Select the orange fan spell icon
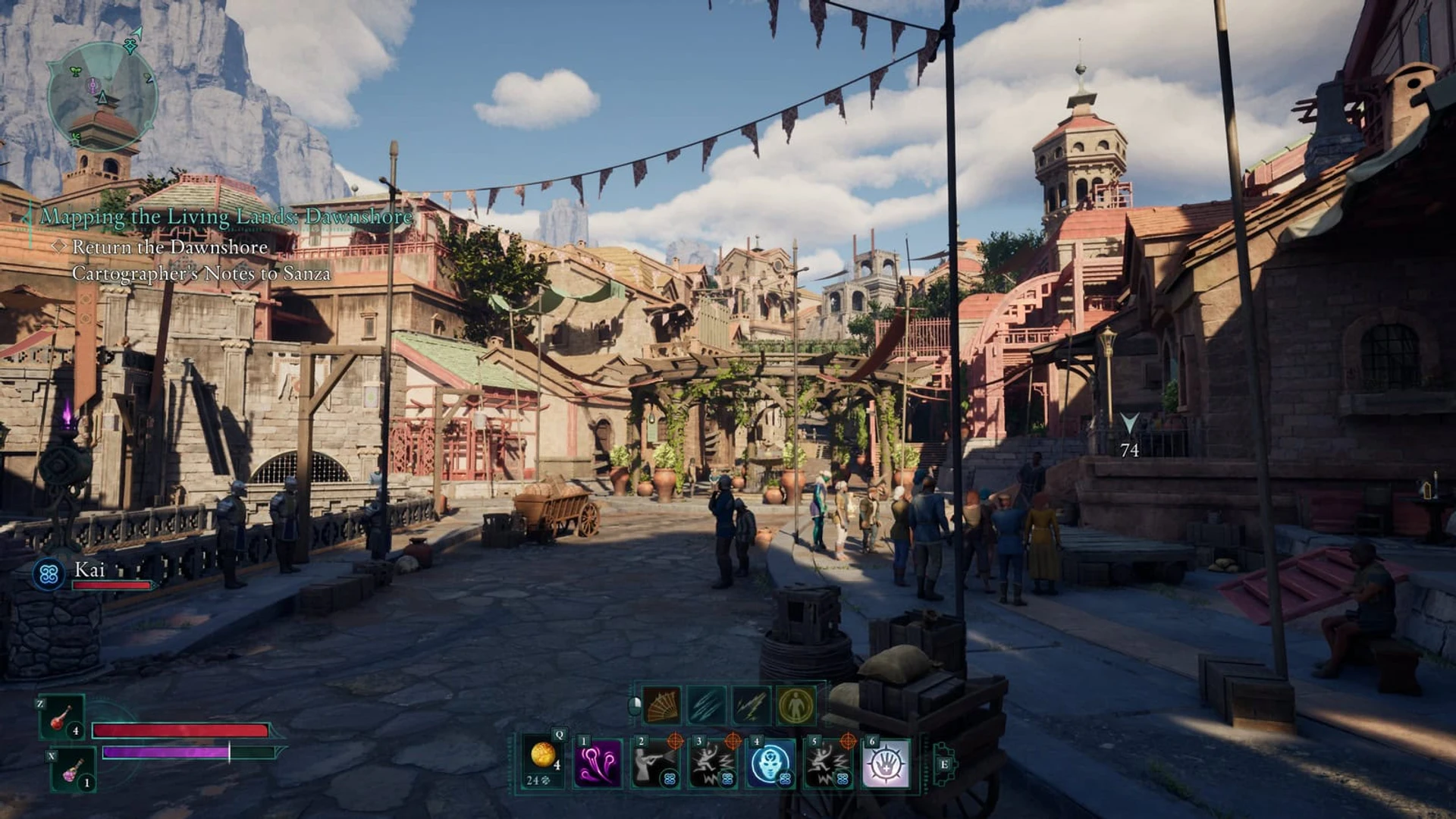This screenshot has height=819, width=1456. (662, 706)
